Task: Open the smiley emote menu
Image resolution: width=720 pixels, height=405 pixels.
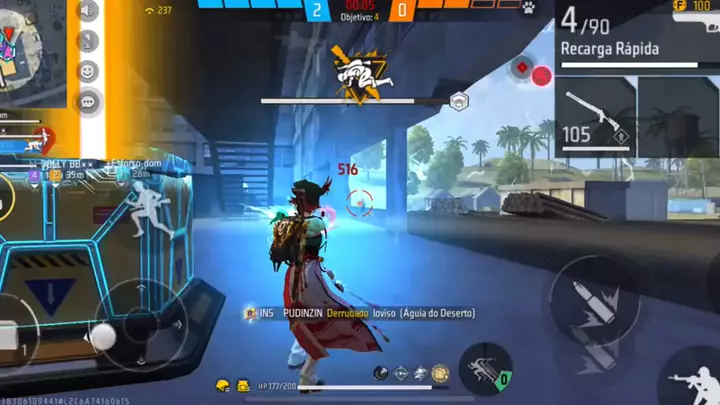Action: [88, 71]
